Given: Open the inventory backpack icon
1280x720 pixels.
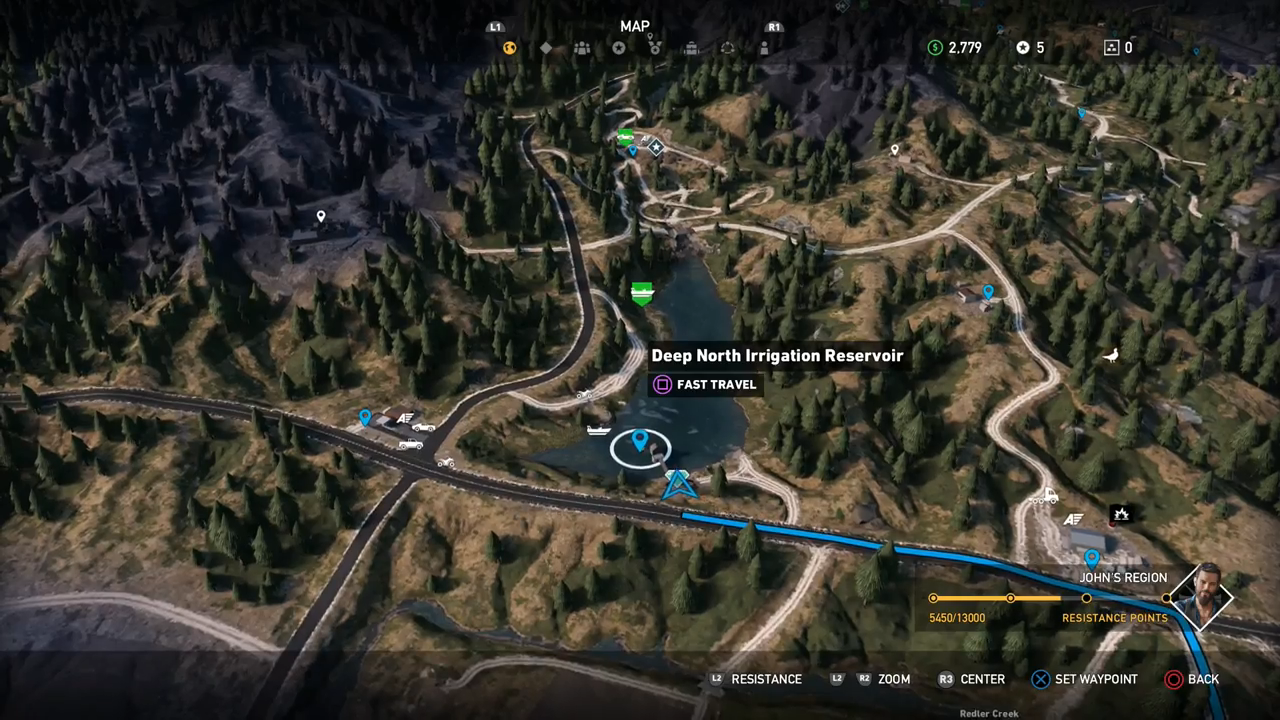Looking at the screenshot, I should click(692, 48).
